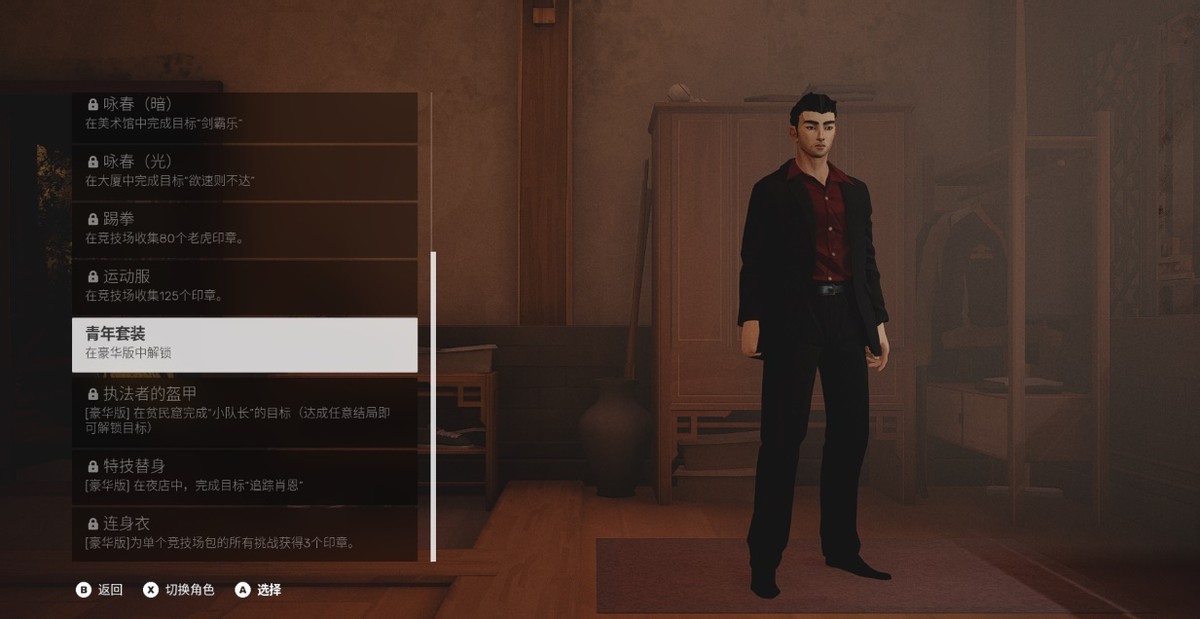Select the locked 咏春（暗）outfit
This screenshot has width=1200, height=619.
245,114
